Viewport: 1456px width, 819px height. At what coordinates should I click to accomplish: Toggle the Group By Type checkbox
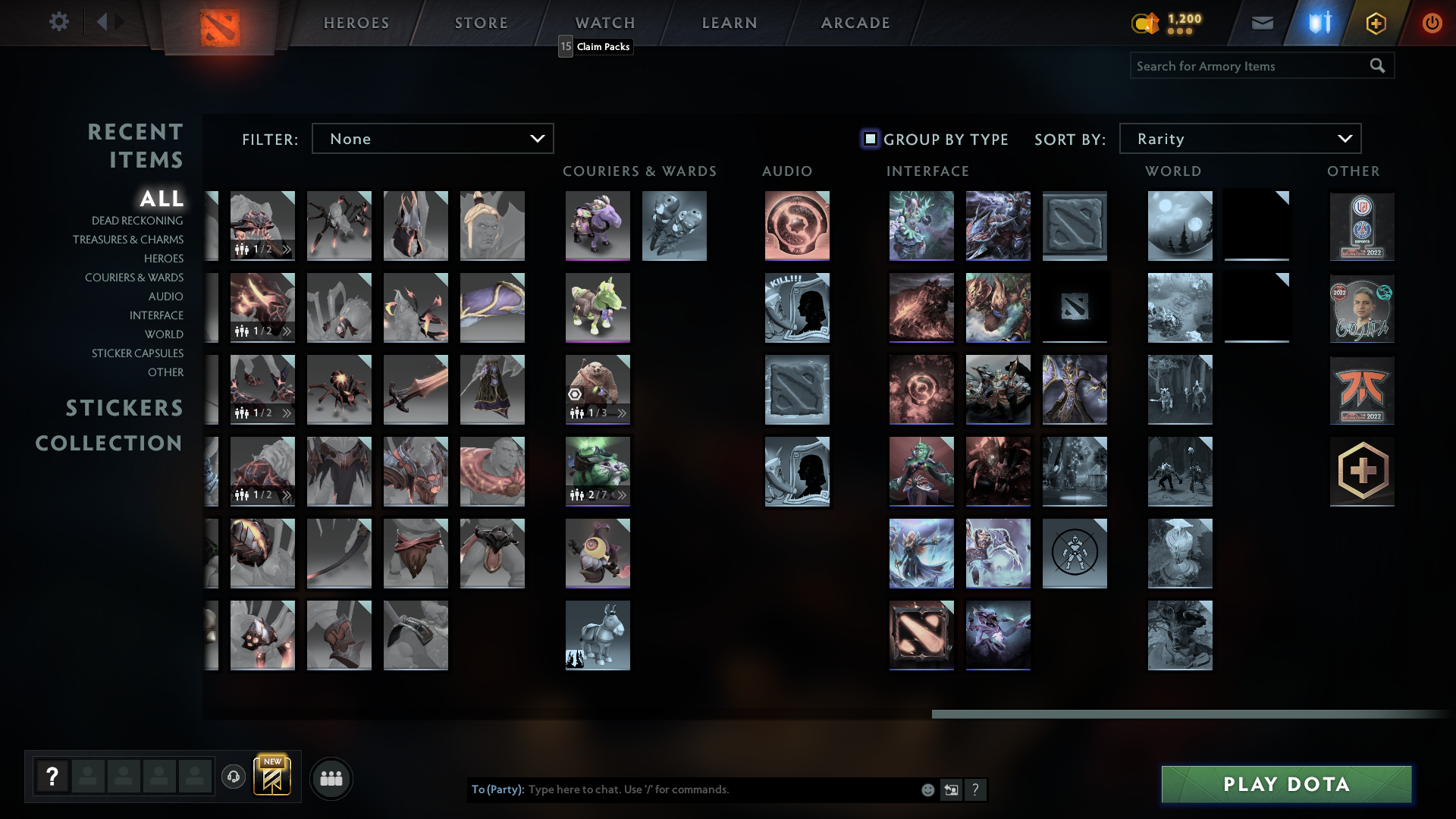point(869,139)
